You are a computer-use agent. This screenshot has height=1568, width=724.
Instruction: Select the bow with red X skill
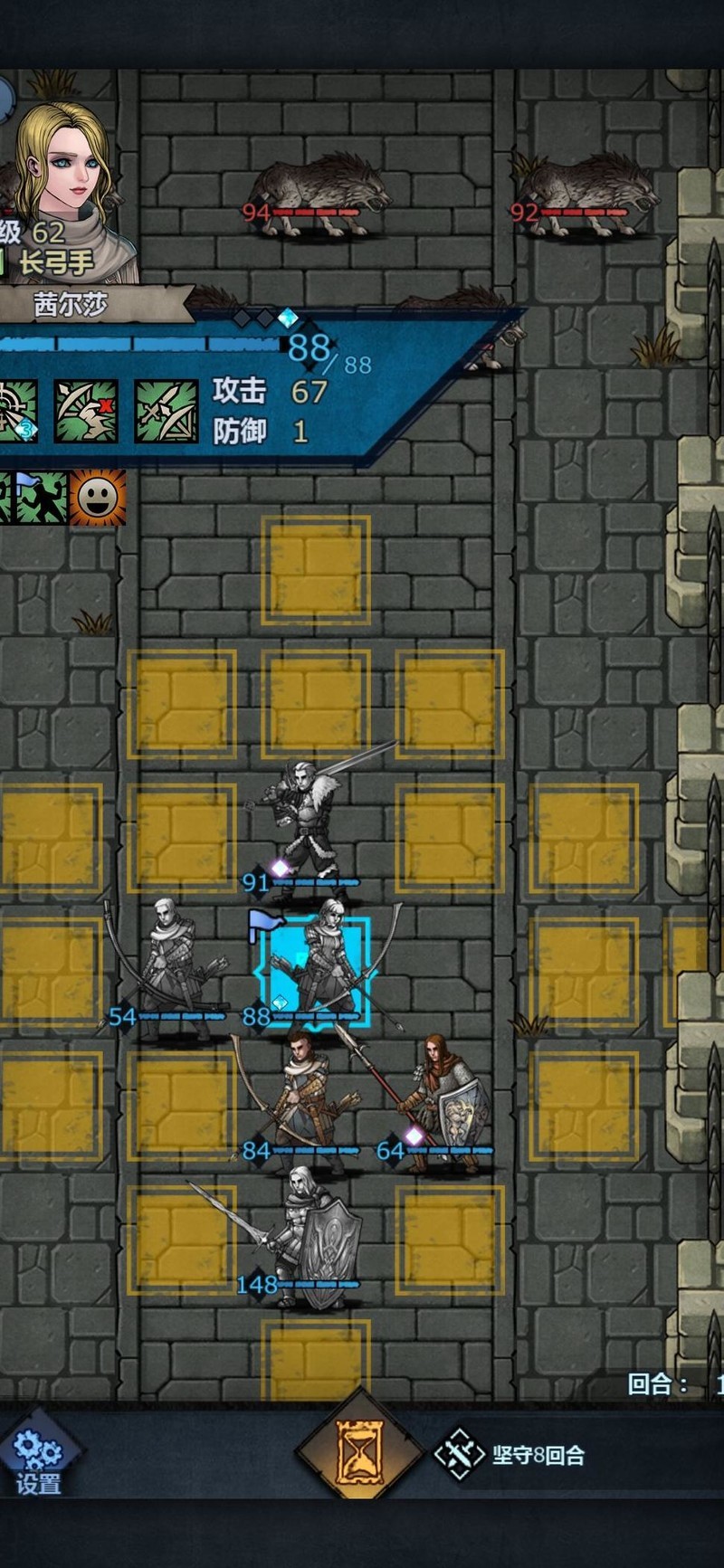pyautogui.click(x=86, y=412)
